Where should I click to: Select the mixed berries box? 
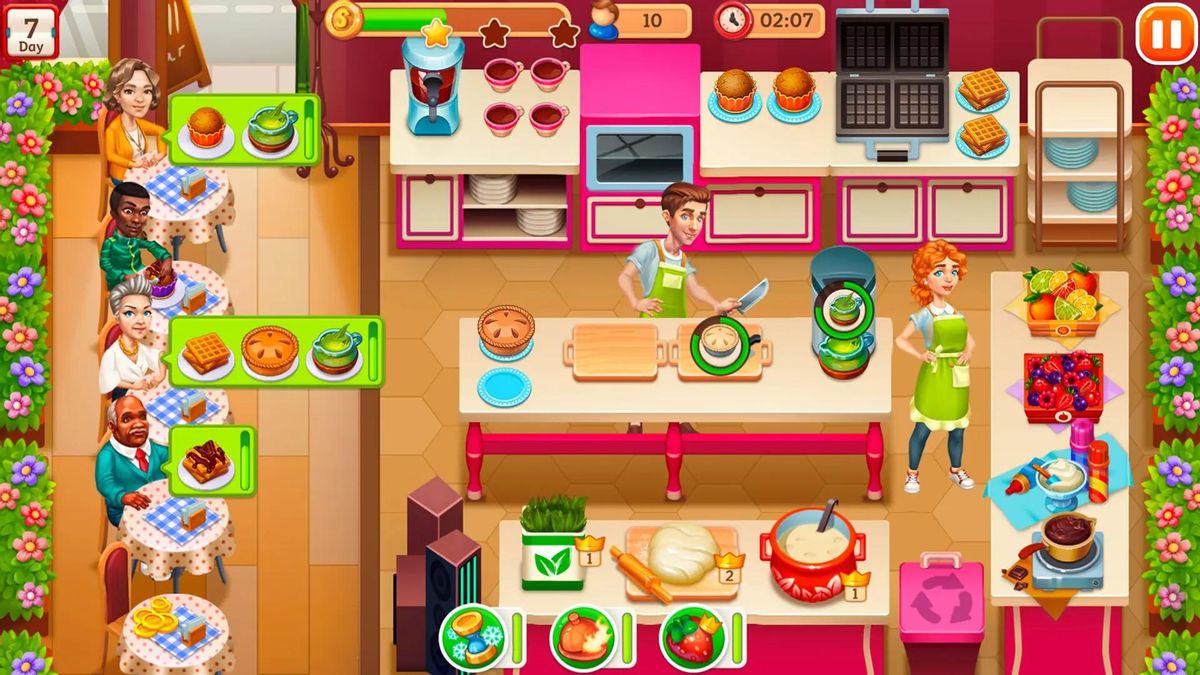click(x=1062, y=385)
